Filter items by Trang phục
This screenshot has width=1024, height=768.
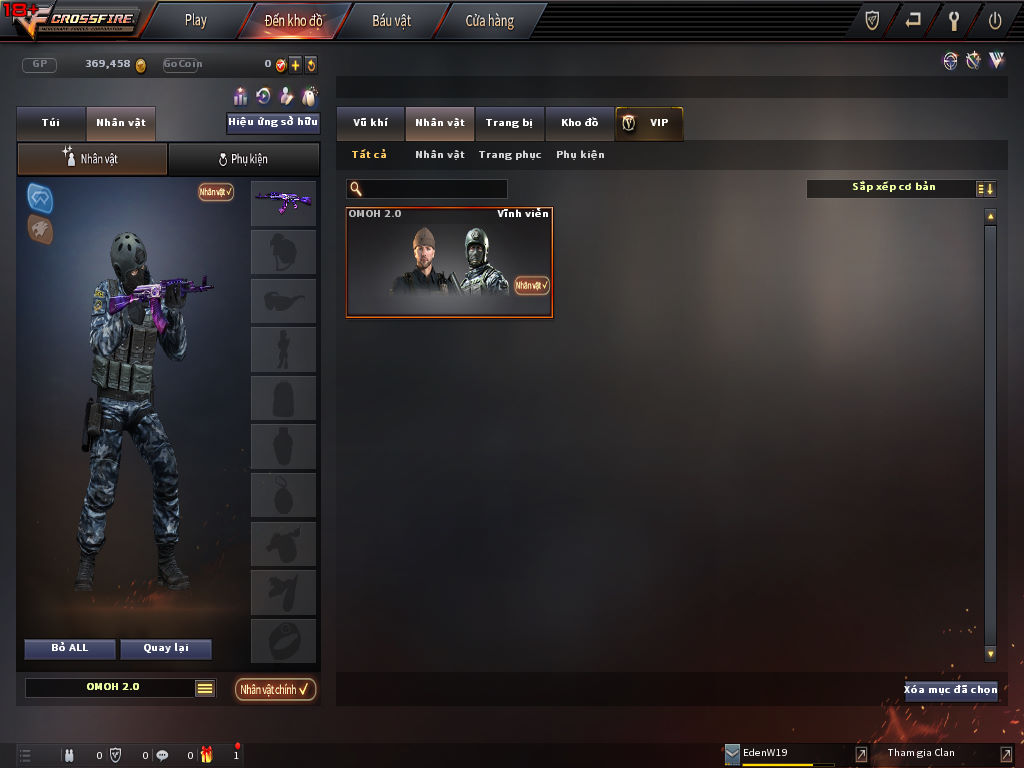pos(510,155)
